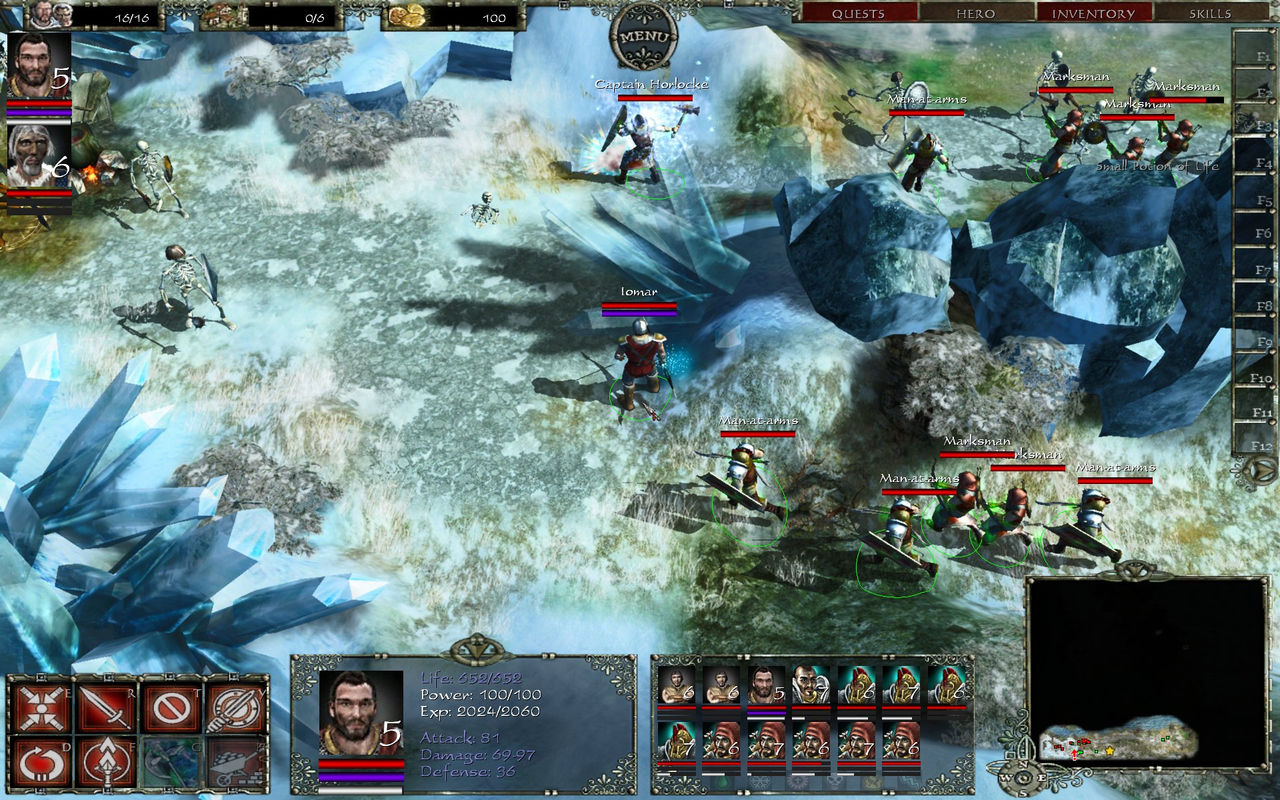Image resolution: width=1280 pixels, height=800 pixels.
Task: Click the large hero portrait in info panel
Action: point(361,713)
